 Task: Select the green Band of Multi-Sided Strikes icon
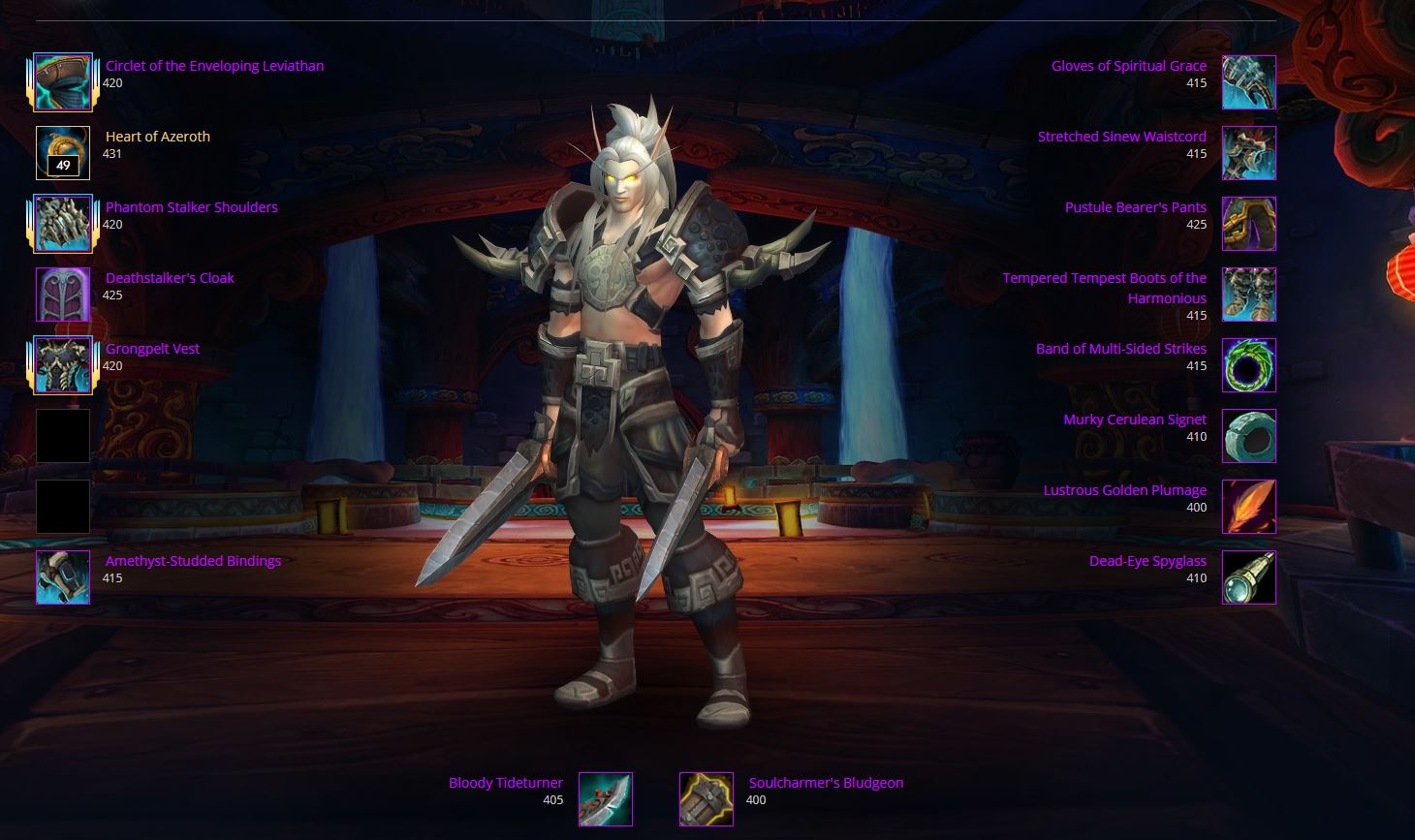coord(1248,364)
